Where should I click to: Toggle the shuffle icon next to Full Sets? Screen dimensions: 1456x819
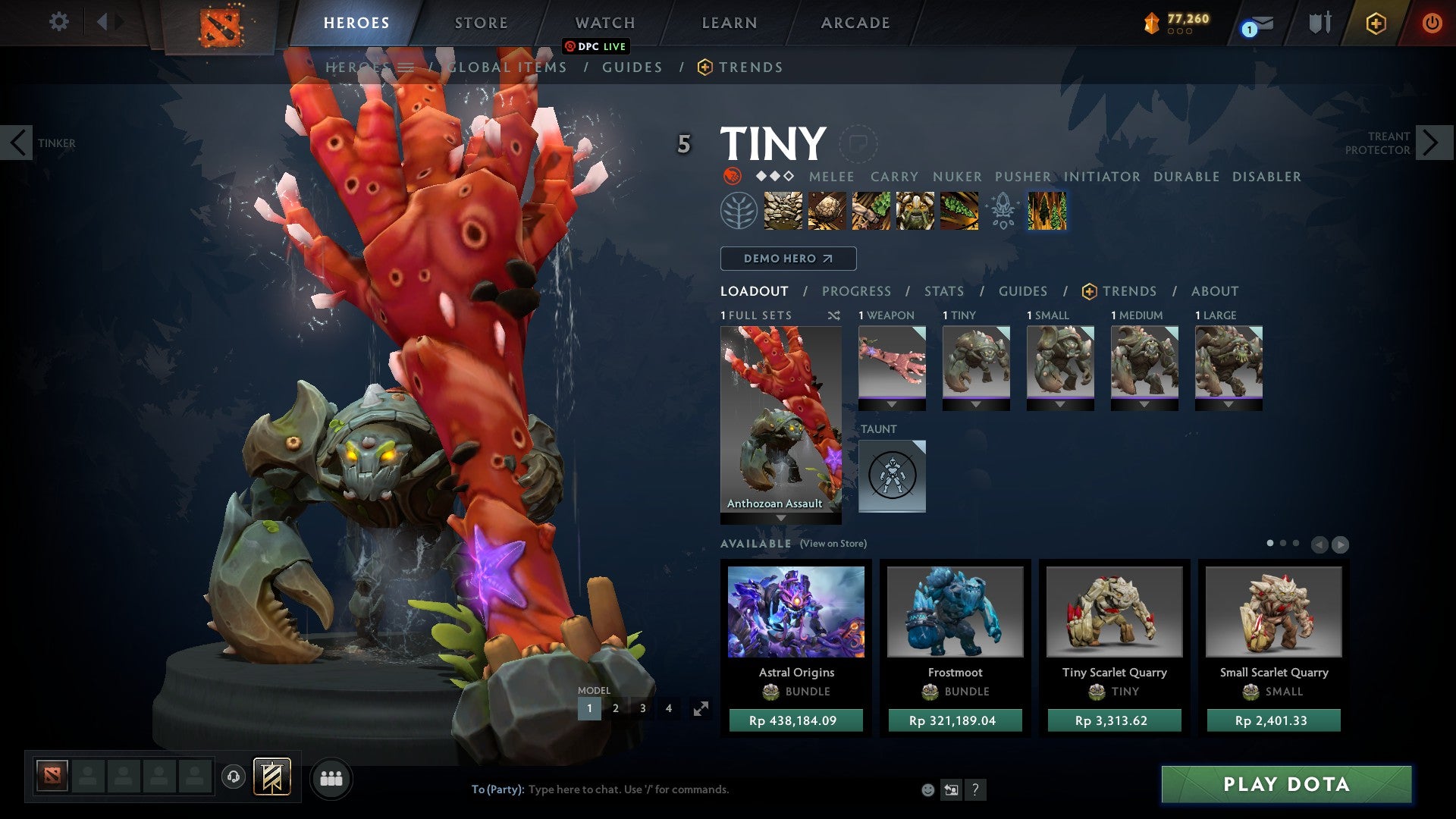(x=834, y=315)
